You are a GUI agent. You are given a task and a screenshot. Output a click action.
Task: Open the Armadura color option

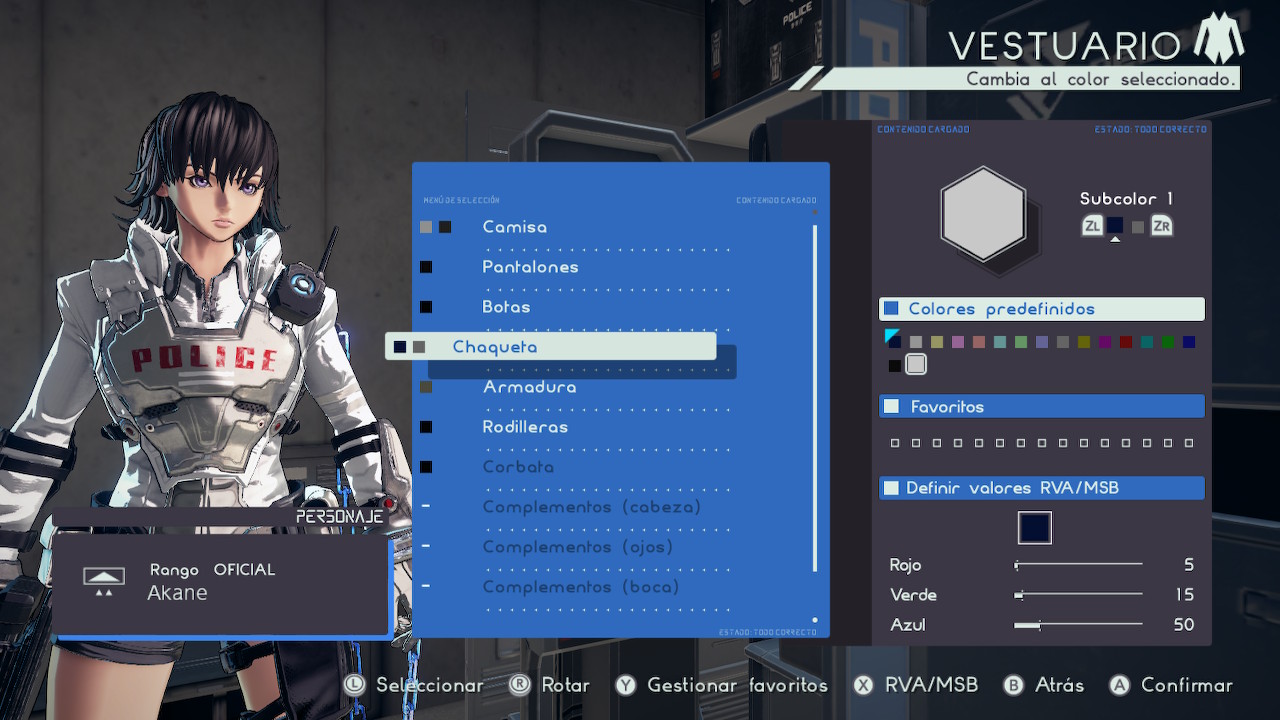tap(529, 387)
